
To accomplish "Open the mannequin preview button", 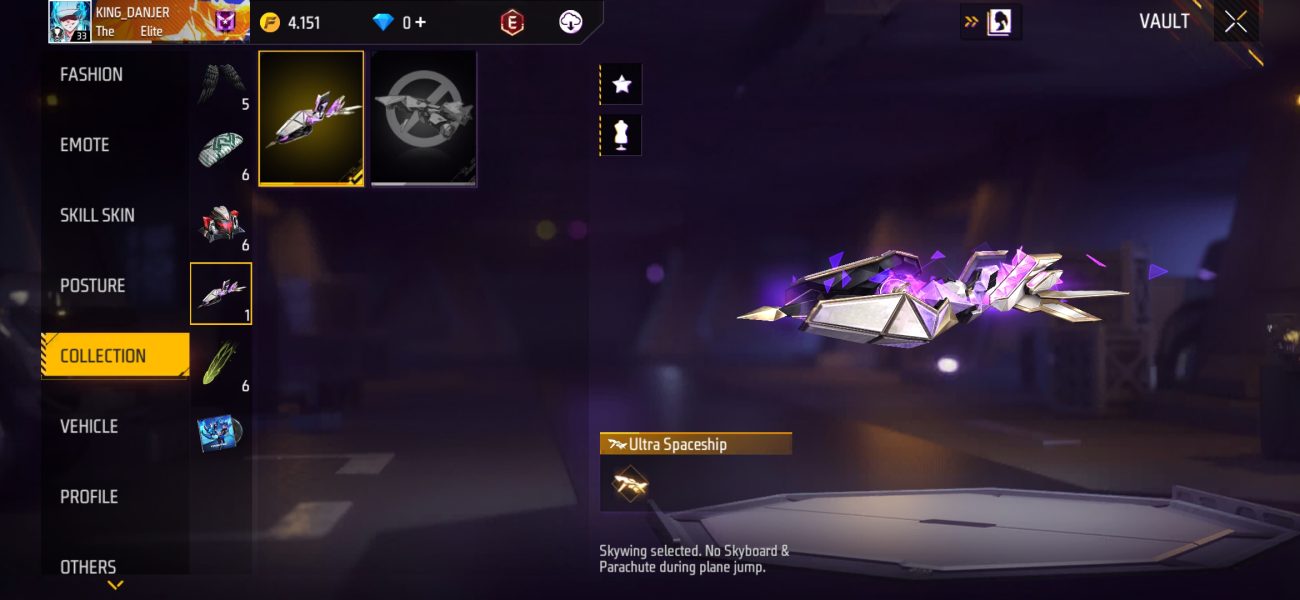I will coord(621,135).
